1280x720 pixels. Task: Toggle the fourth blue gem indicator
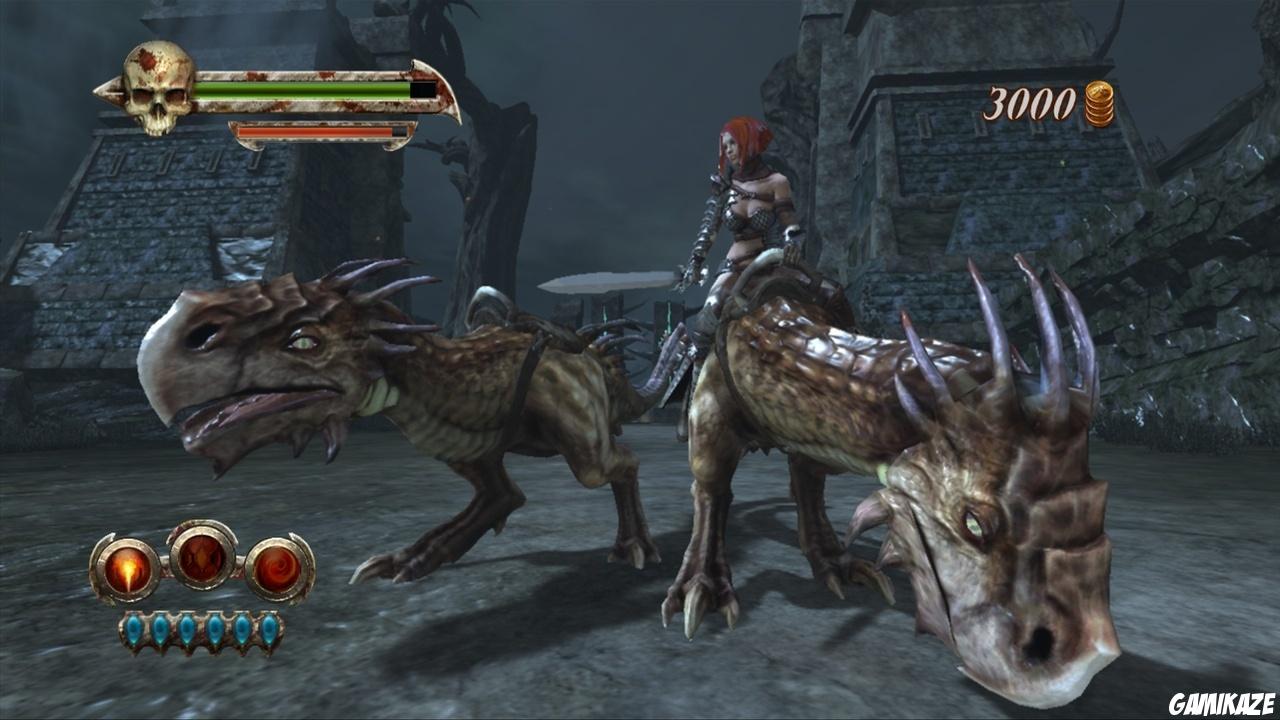tap(214, 629)
